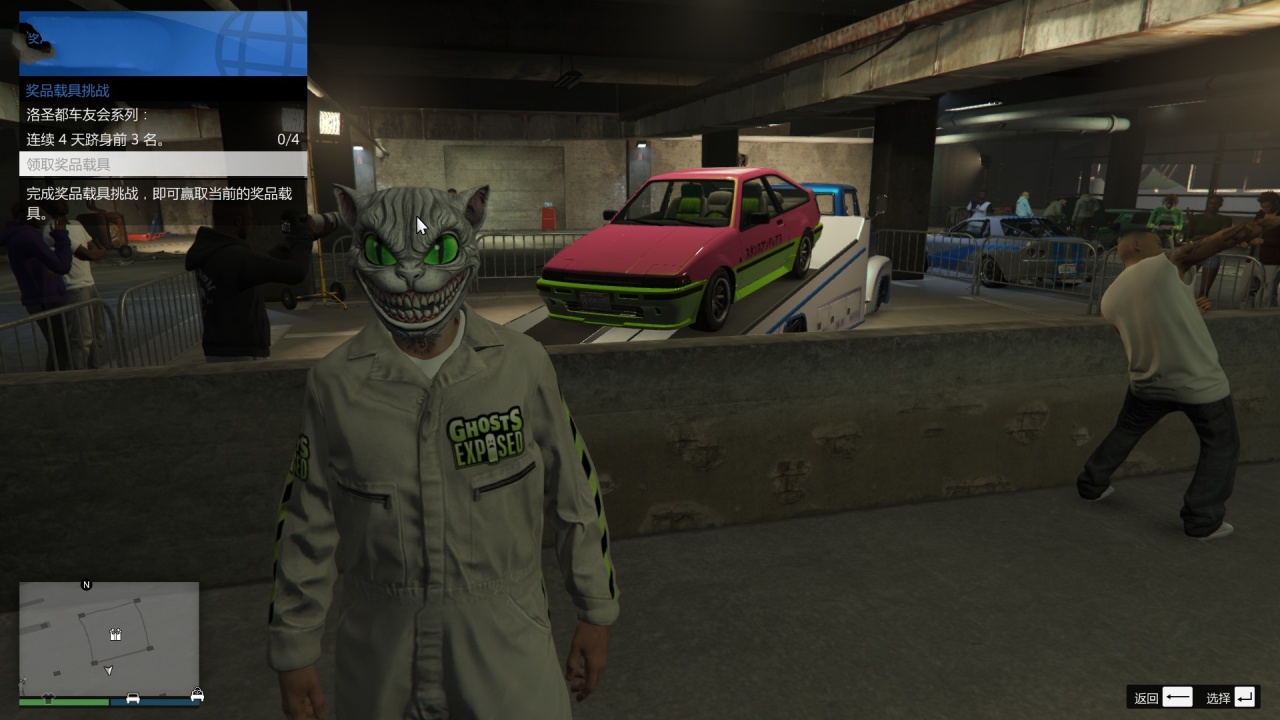Click the taxi icon at the minimap corner

coord(198,694)
